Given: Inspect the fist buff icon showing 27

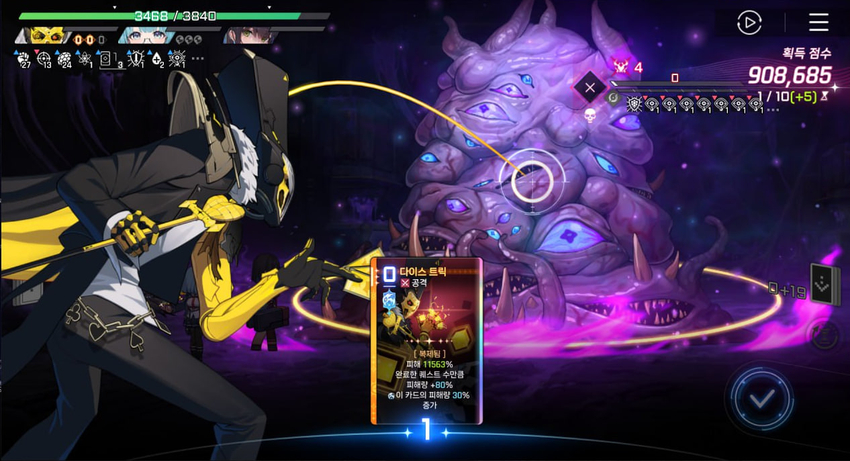Looking at the screenshot, I should click(x=22, y=59).
